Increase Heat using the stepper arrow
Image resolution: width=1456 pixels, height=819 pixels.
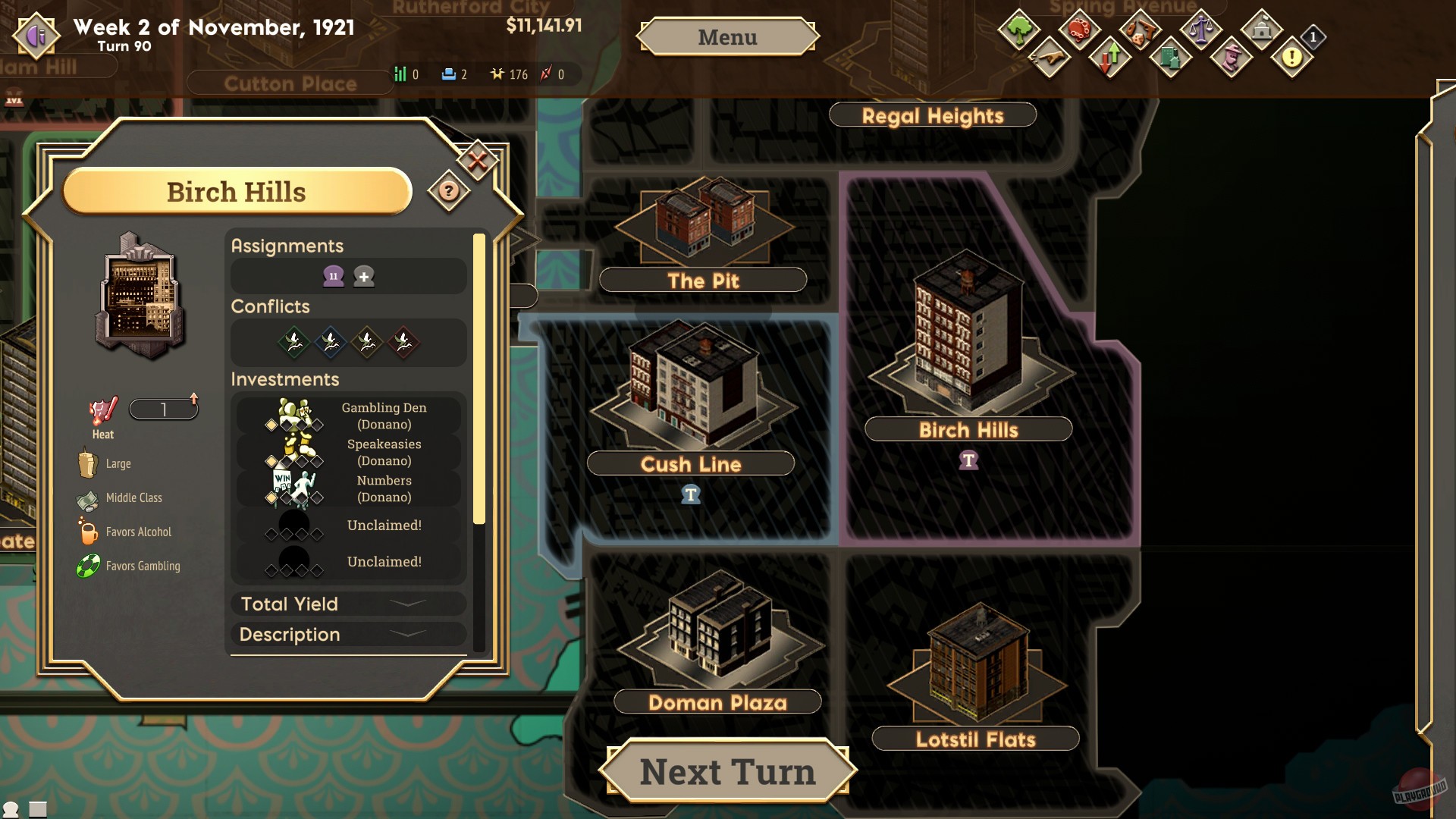click(x=195, y=400)
